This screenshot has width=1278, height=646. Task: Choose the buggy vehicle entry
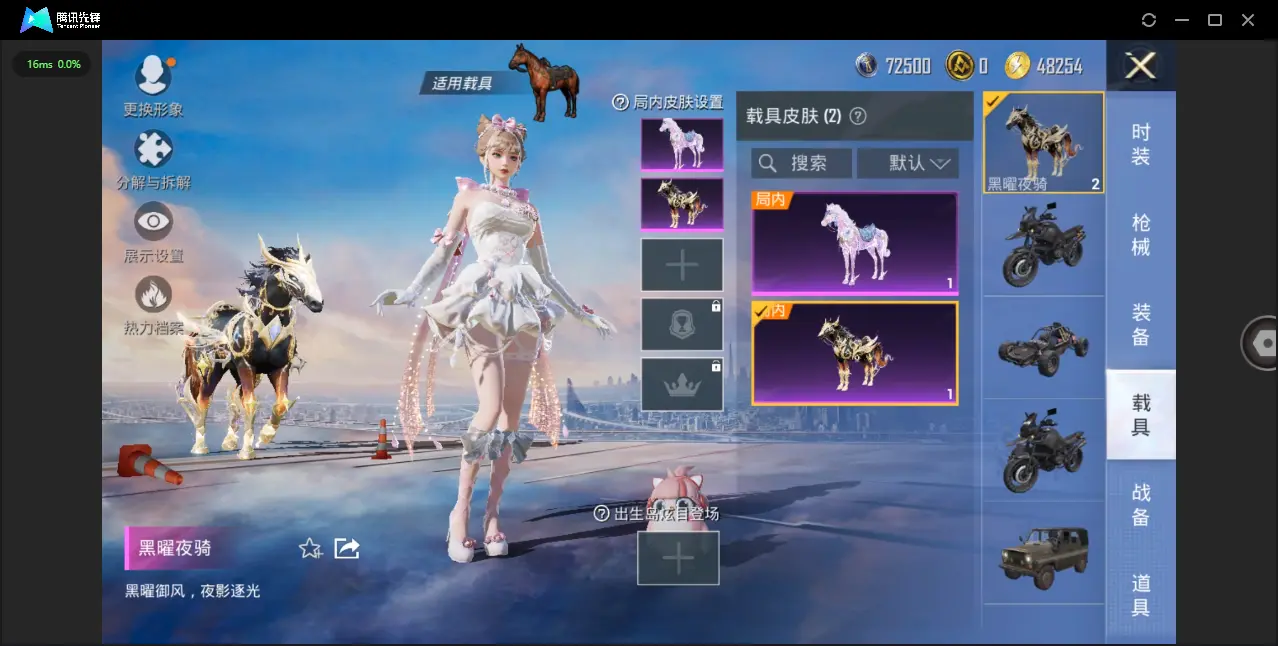click(1043, 347)
